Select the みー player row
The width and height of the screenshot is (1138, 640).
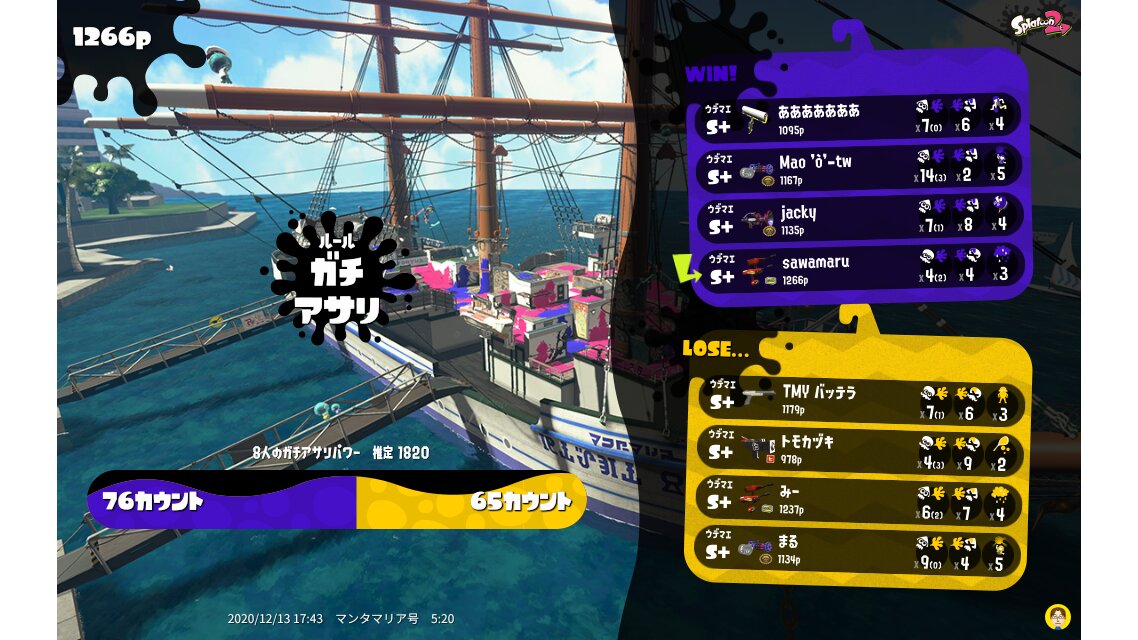coord(856,500)
